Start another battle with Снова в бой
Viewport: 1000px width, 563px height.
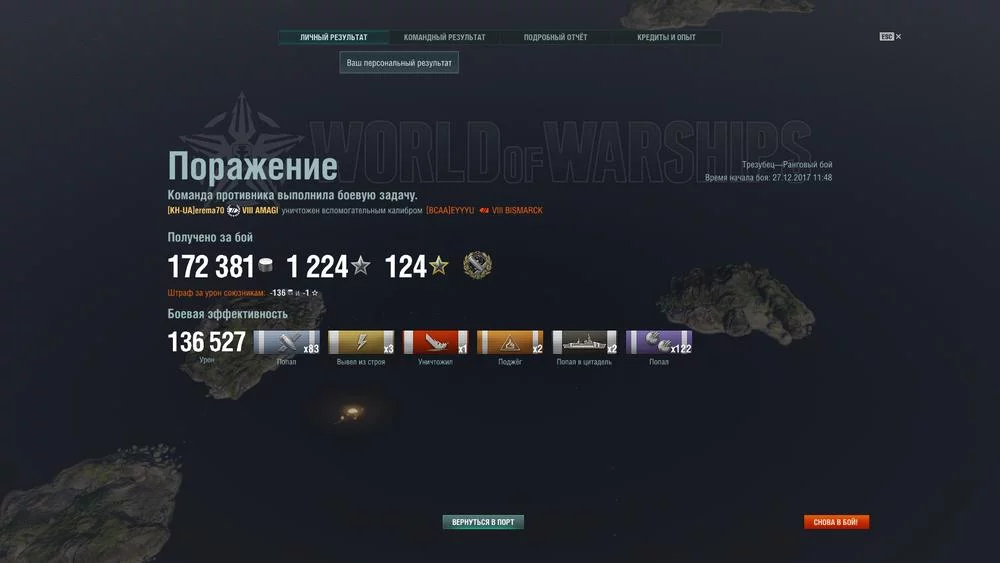(837, 522)
